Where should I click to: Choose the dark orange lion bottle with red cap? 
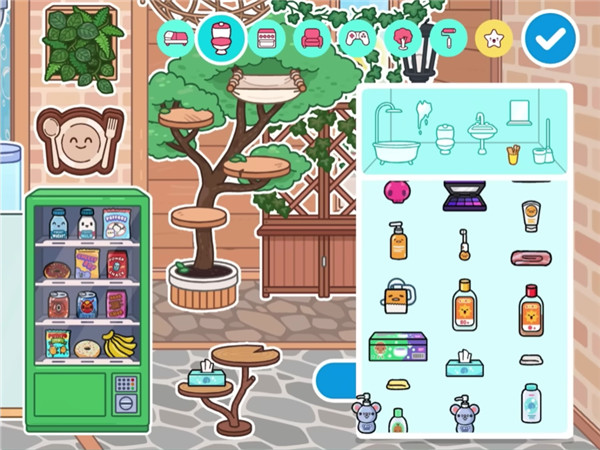(x=530, y=311)
